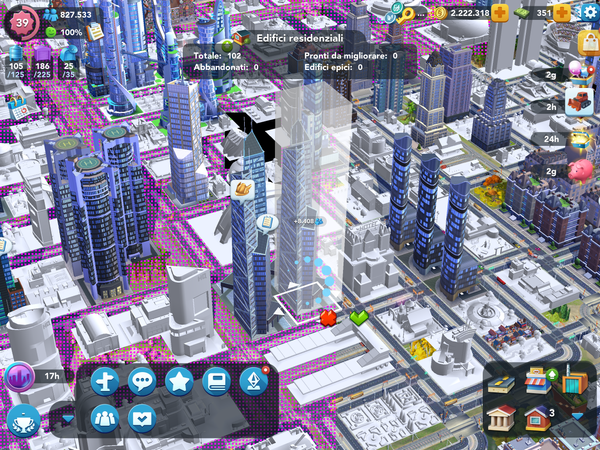Select the star icon in the menu
This screenshot has width=600, height=450.
(179, 381)
